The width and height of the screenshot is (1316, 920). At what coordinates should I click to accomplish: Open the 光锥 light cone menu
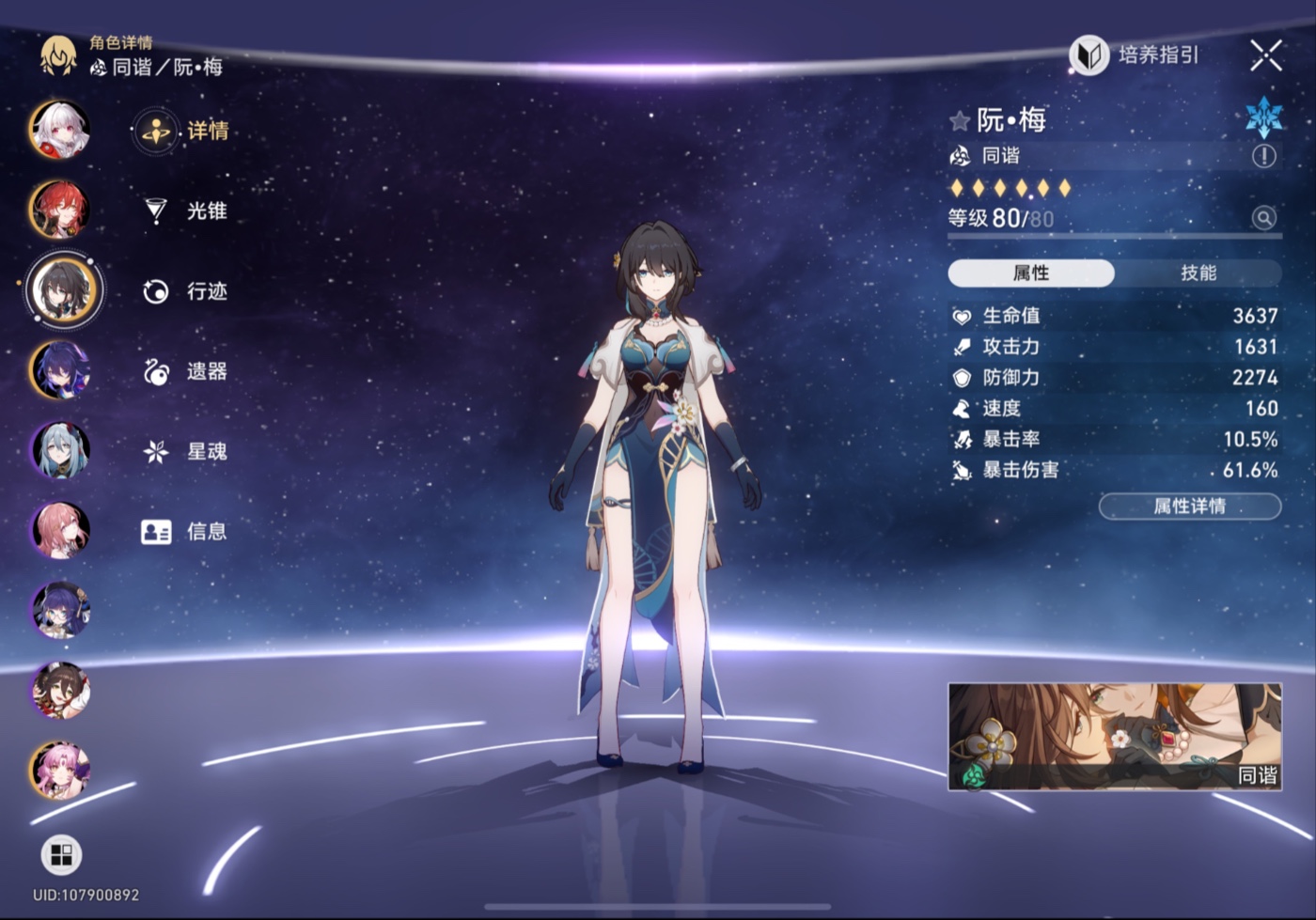click(x=186, y=211)
